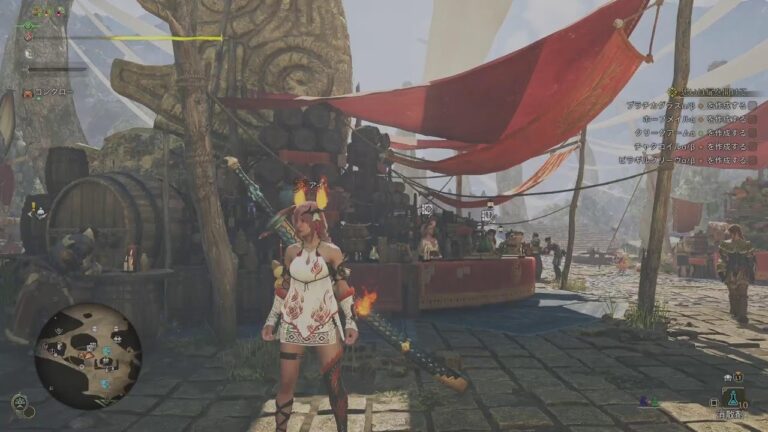Click the round emblem icon beside the minimap

click(19, 402)
